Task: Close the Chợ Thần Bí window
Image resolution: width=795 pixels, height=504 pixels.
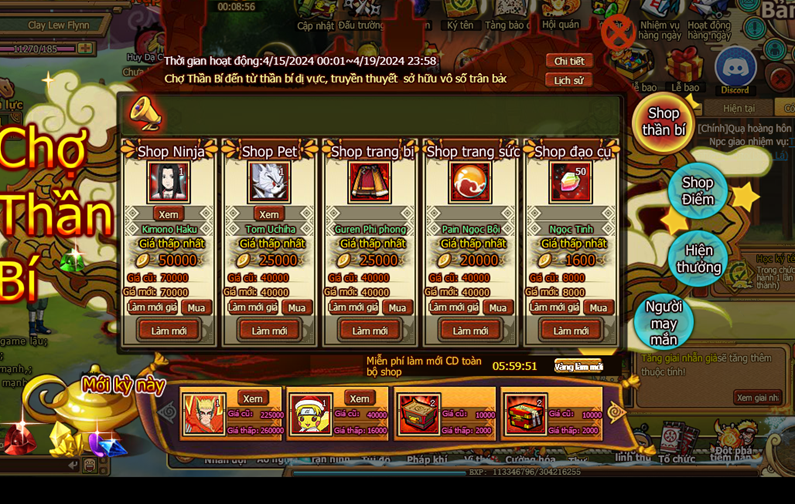Action: point(618,32)
